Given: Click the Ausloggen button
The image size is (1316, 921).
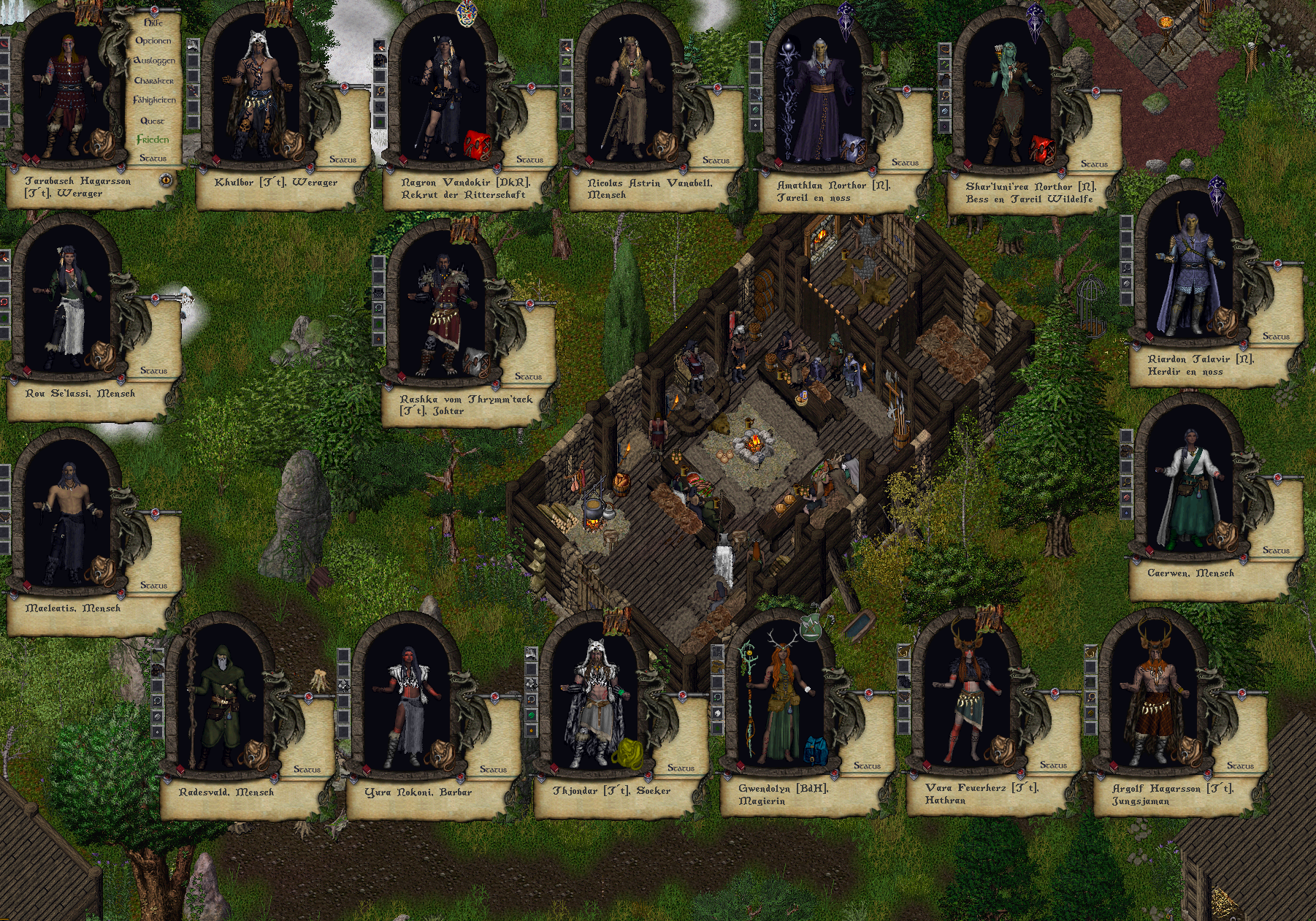Looking at the screenshot, I should pyautogui.click(x=154, y=61).
